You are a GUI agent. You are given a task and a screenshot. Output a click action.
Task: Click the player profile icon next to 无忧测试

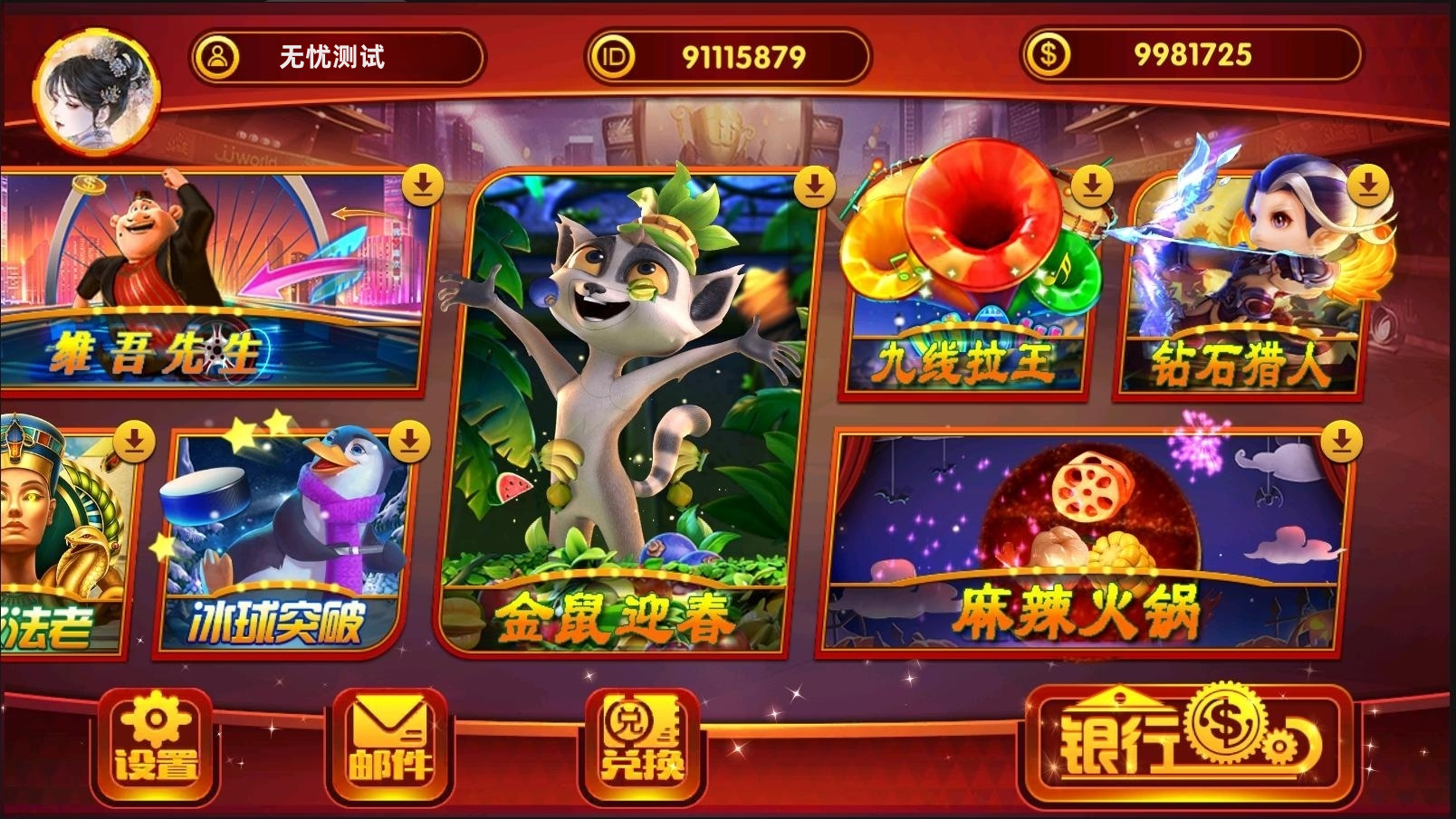click(x=217, y=54)
